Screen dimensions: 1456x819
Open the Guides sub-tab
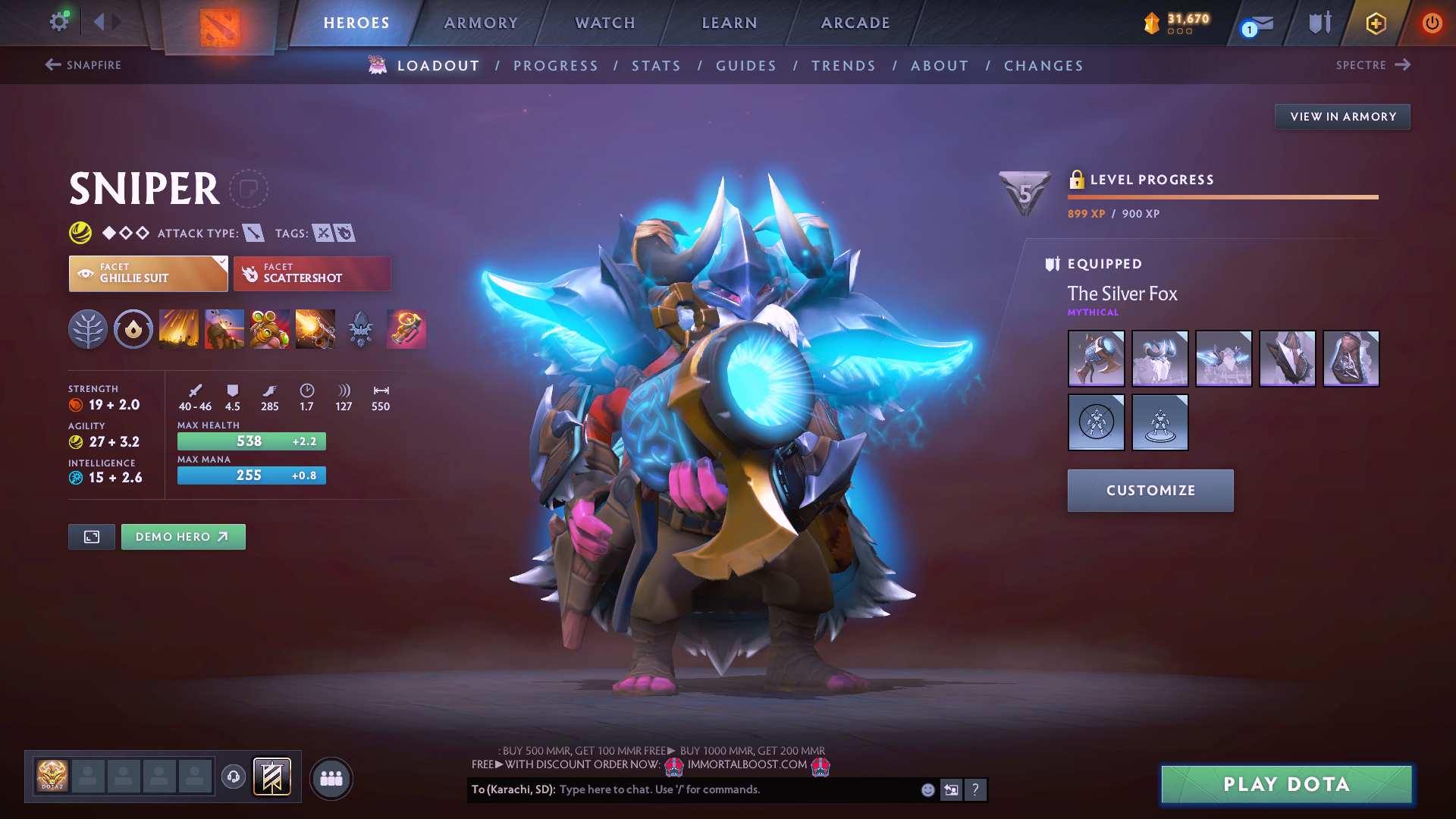tap(746, 66)
